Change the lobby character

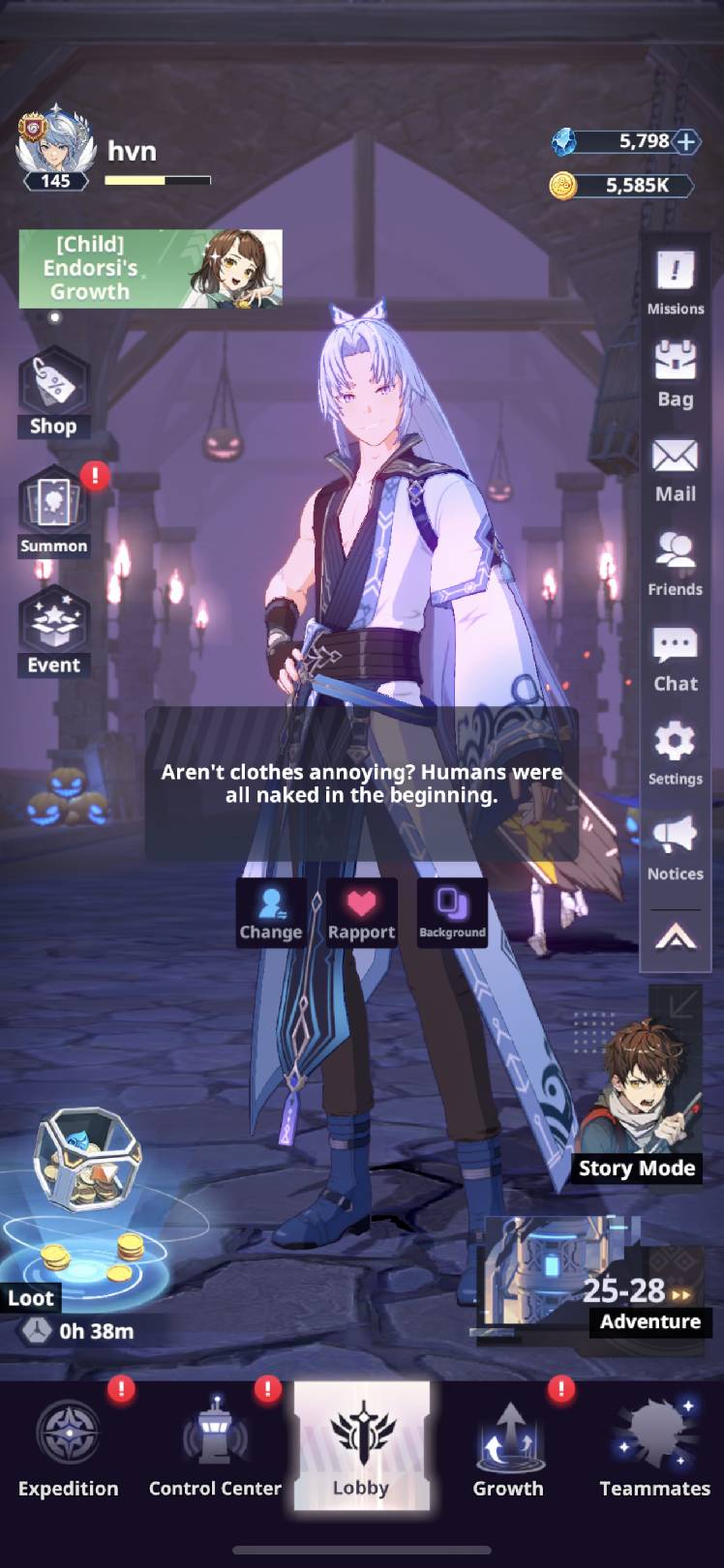(271, 913)
